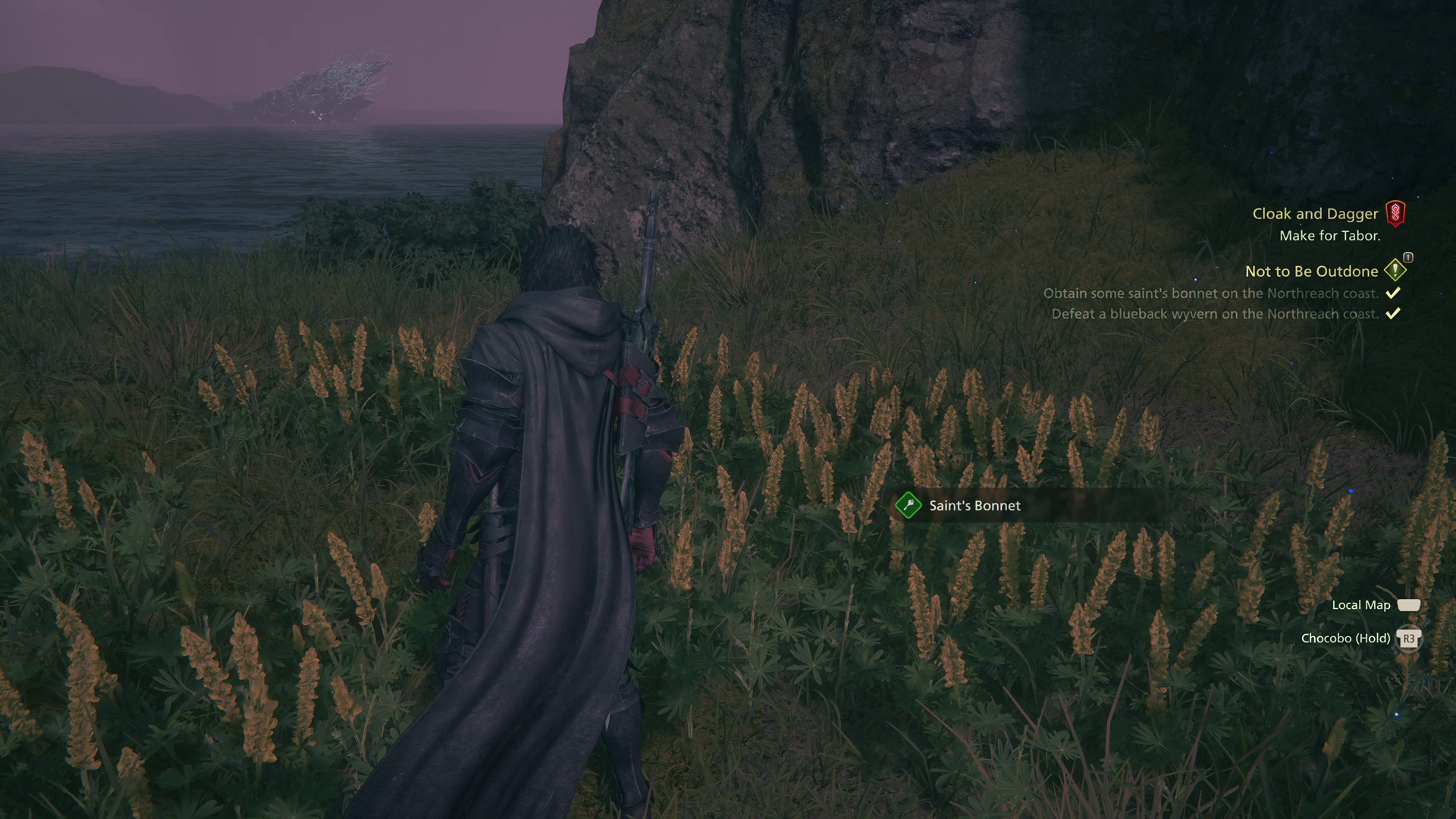This screenshot has height=819, width=1456.
Task: Select the blueback wyvern objective line
Action: (1214, 314)
